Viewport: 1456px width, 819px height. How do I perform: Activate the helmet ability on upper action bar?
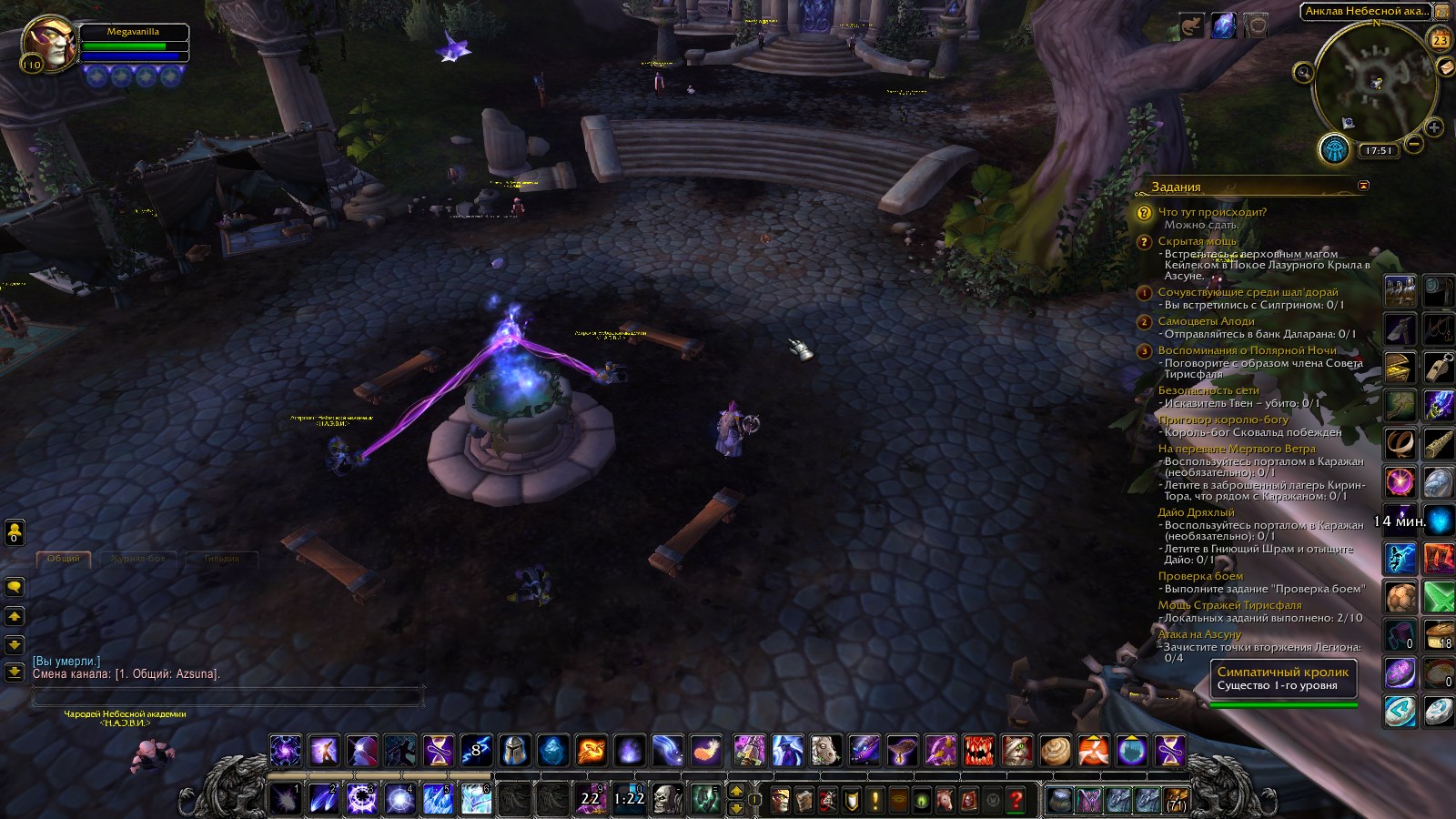point(514,751)
